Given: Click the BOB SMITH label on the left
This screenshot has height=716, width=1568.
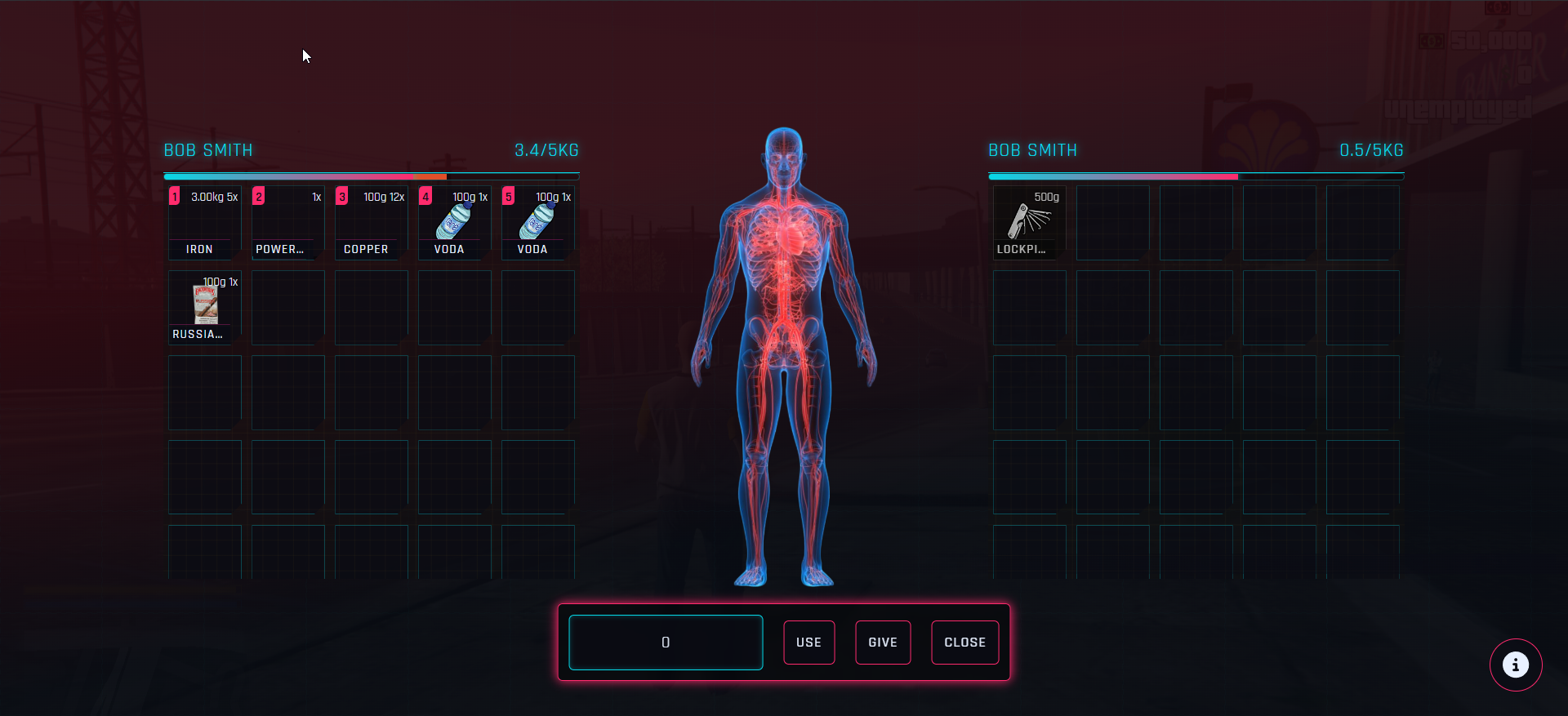Looking at the screenshot, I should pos(208,150).
